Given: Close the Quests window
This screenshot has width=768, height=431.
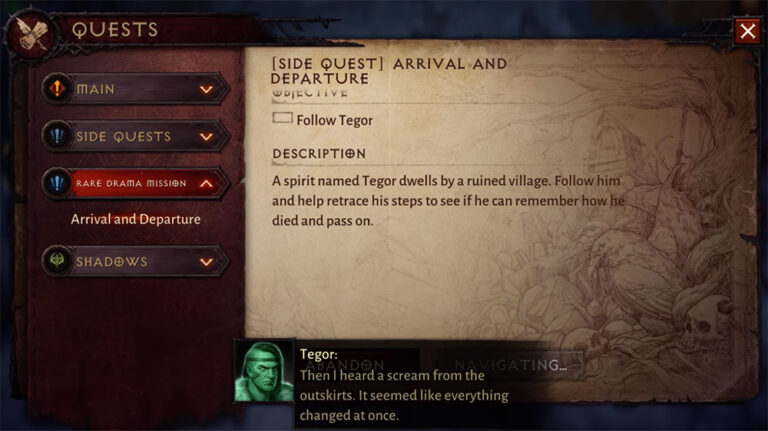Looking at the screenshot, I should click(x=747, y=31).
